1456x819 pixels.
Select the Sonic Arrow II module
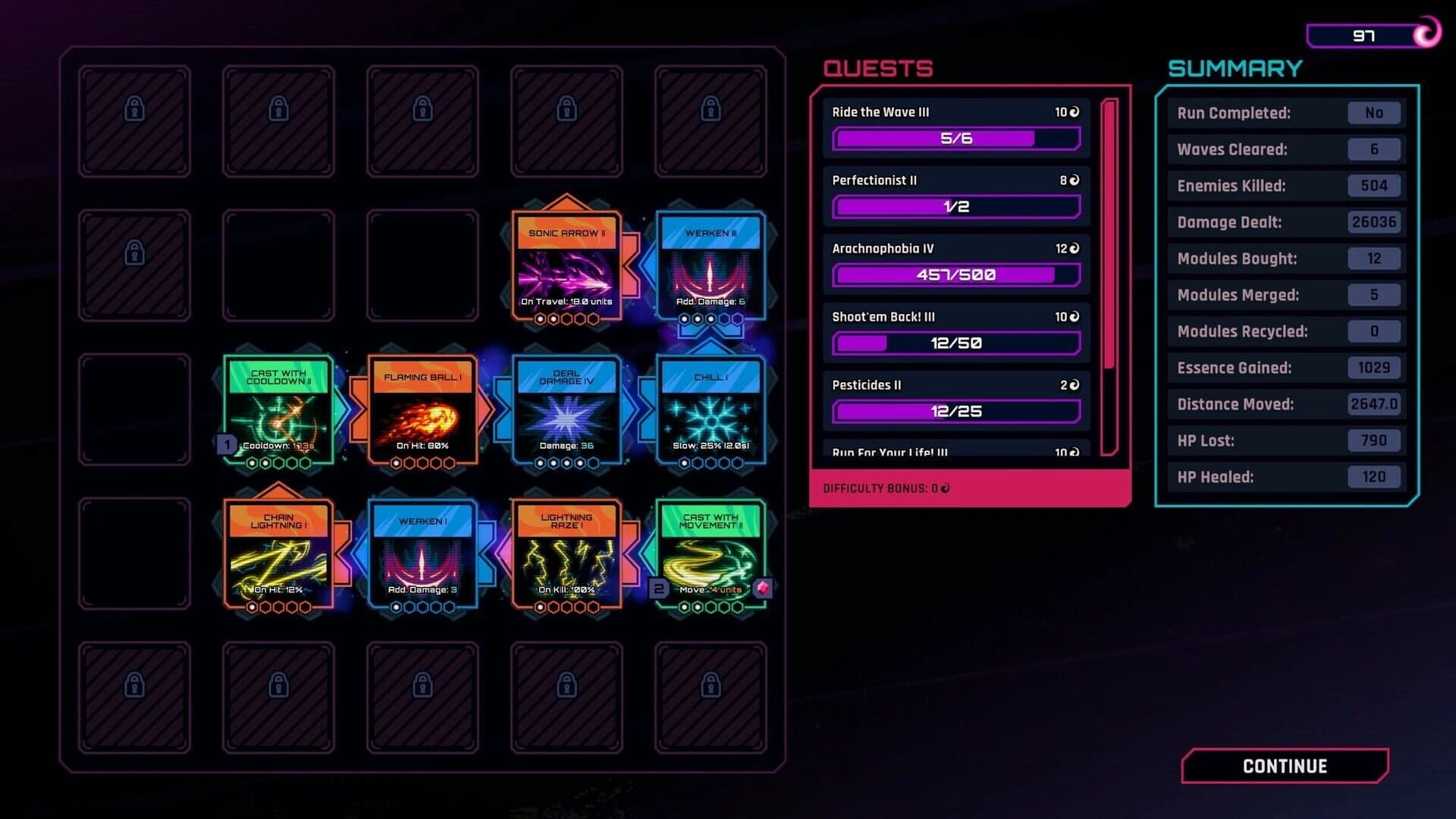click(x=566, y=265)
